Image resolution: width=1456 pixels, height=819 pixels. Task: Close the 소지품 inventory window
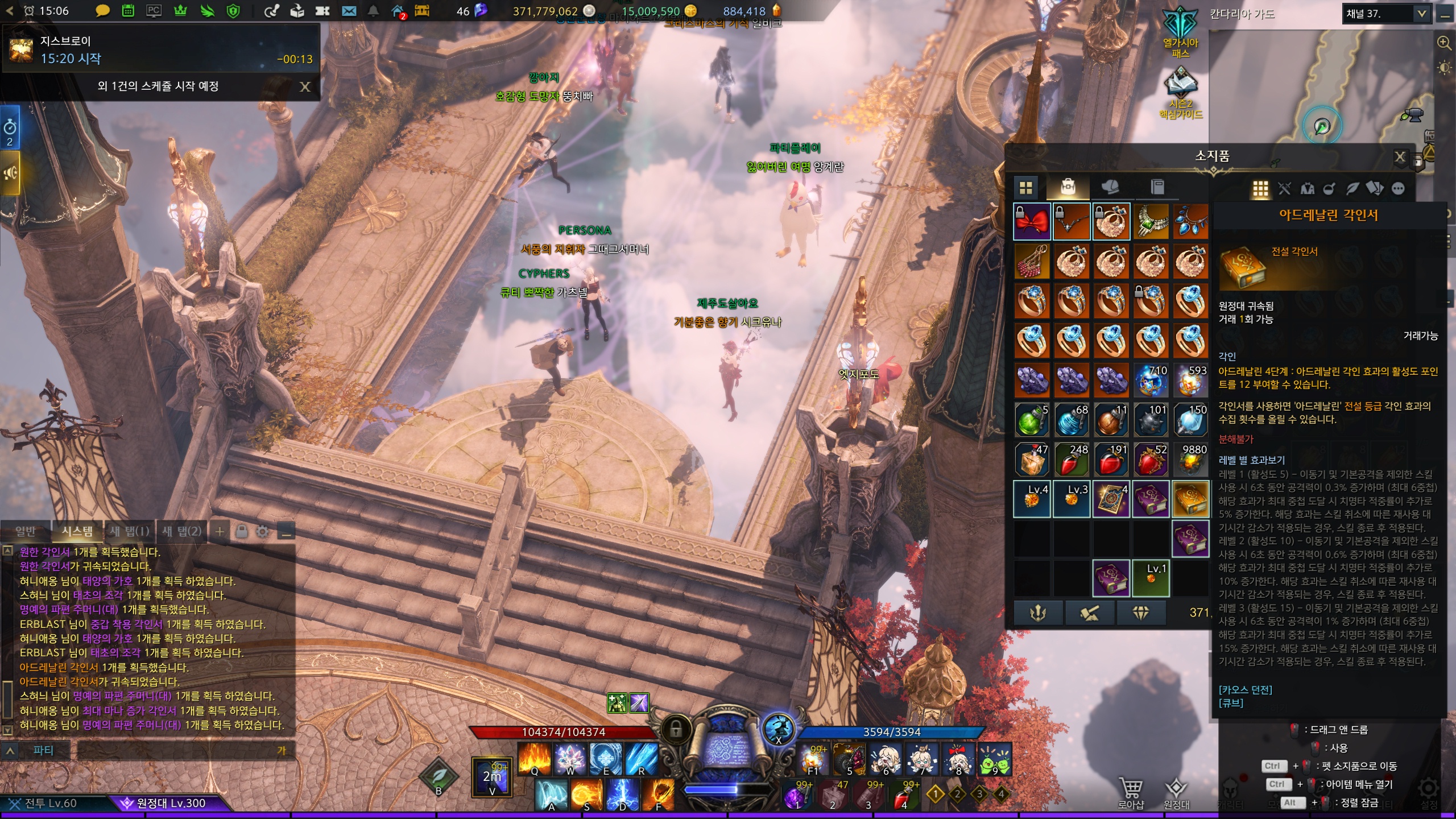pos(1400,157)
